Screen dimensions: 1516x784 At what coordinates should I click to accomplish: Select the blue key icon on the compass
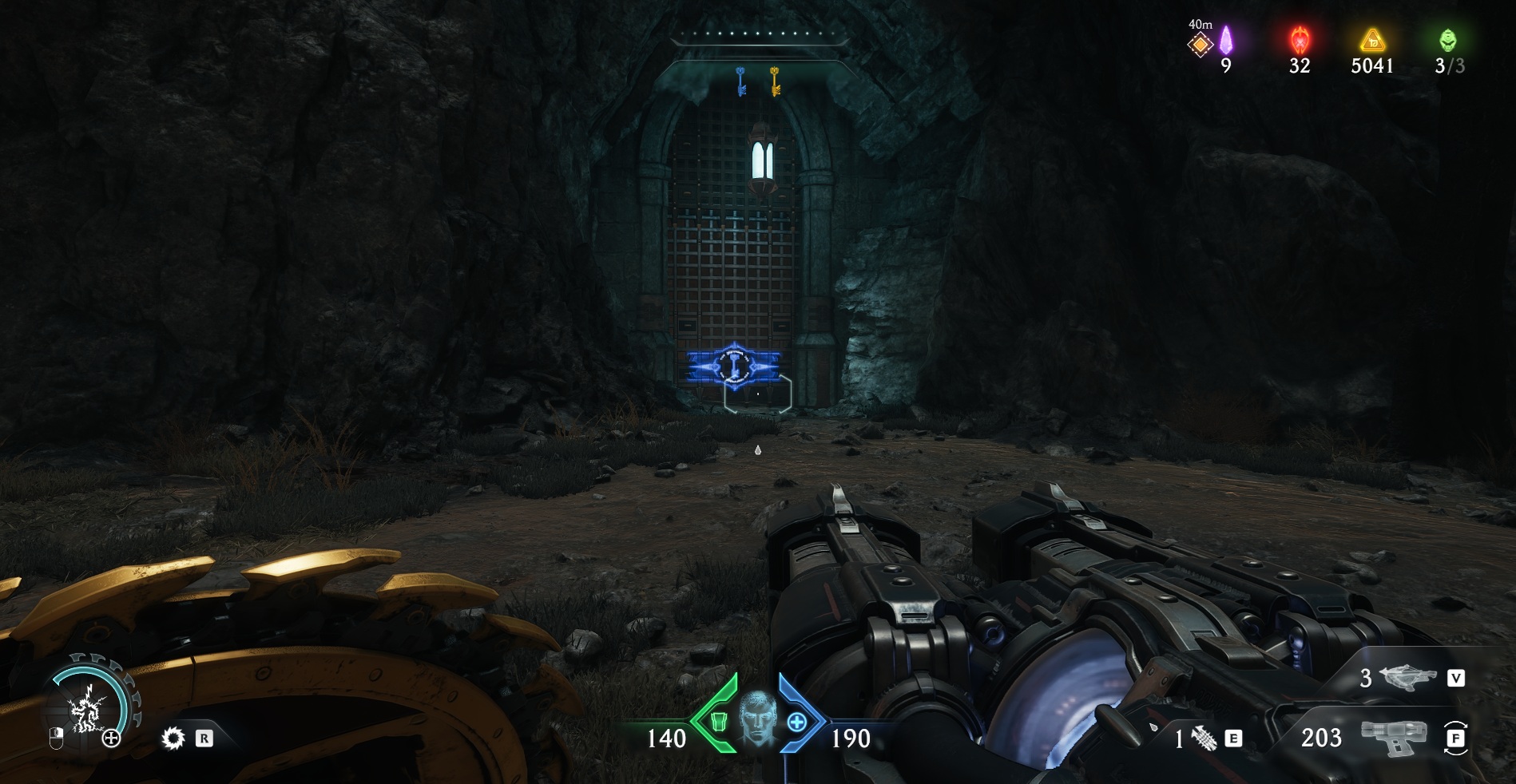pyautogui.click(x=740, y=81)
